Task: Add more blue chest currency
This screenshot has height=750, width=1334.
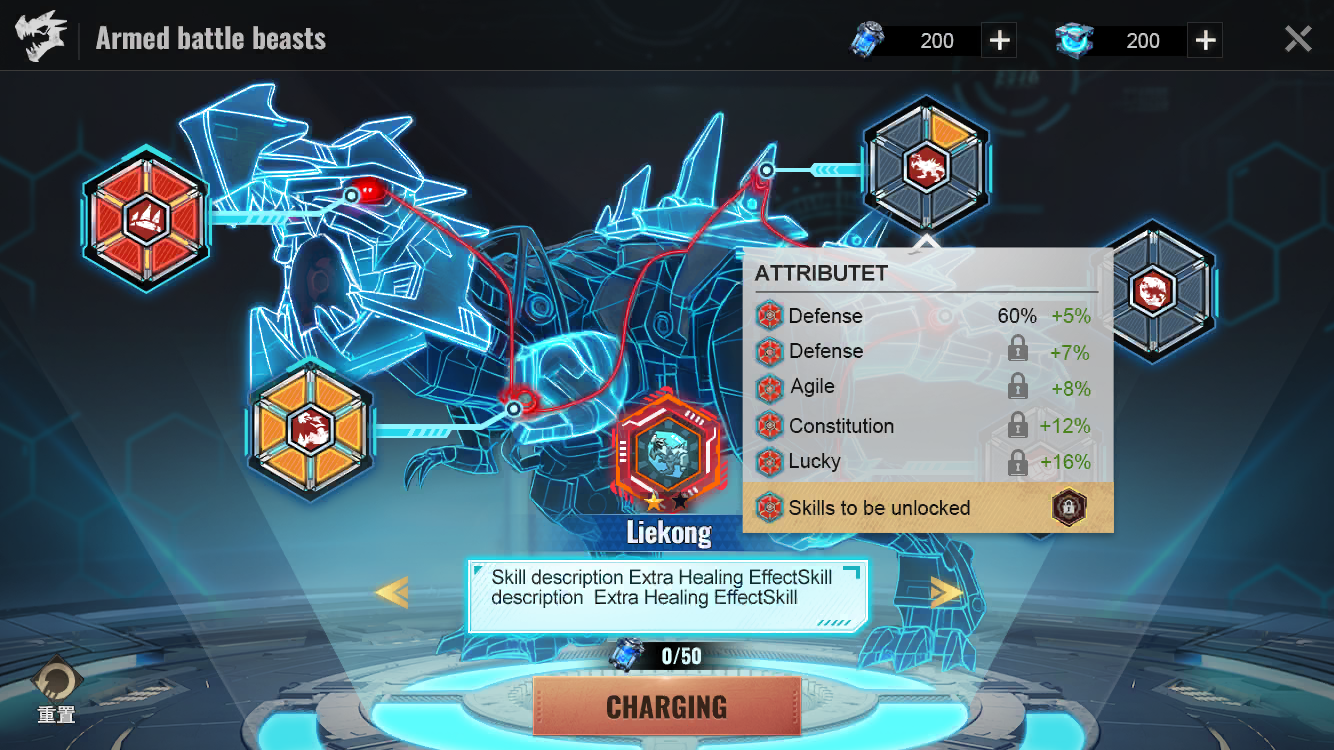Action: [1206, 41]
